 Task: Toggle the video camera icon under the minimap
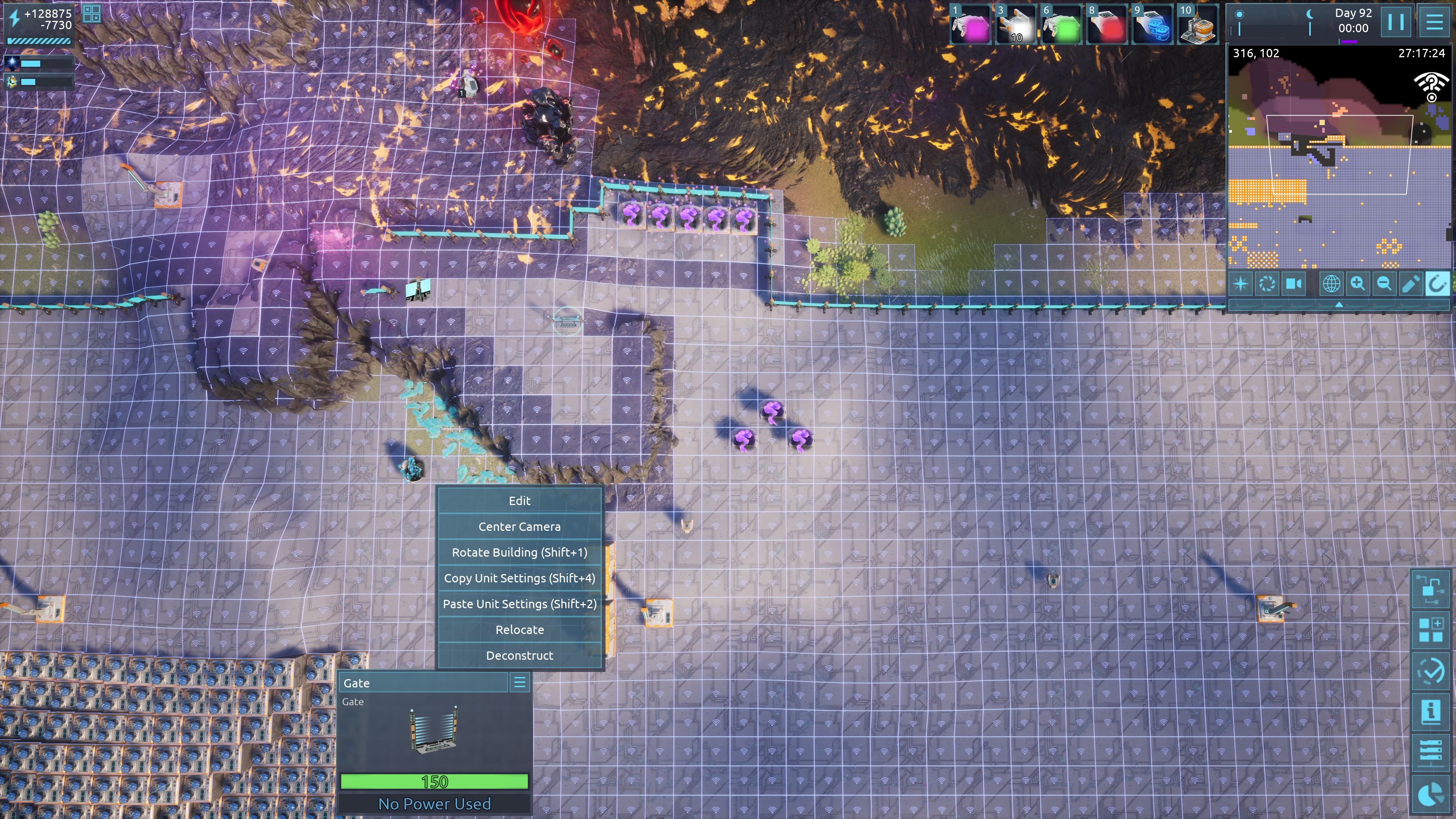tap(1293, 284)
